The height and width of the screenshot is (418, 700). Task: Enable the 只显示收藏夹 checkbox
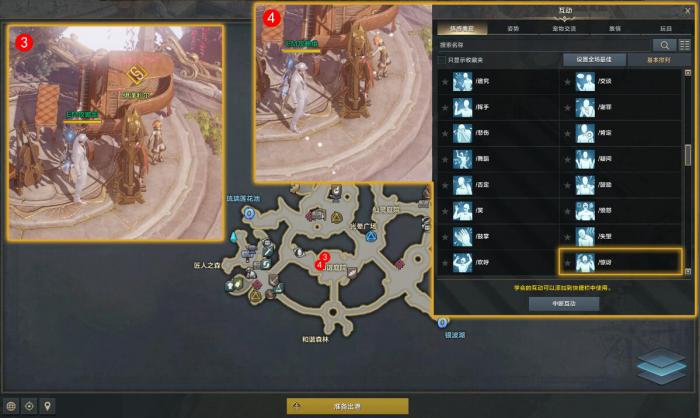442,60
